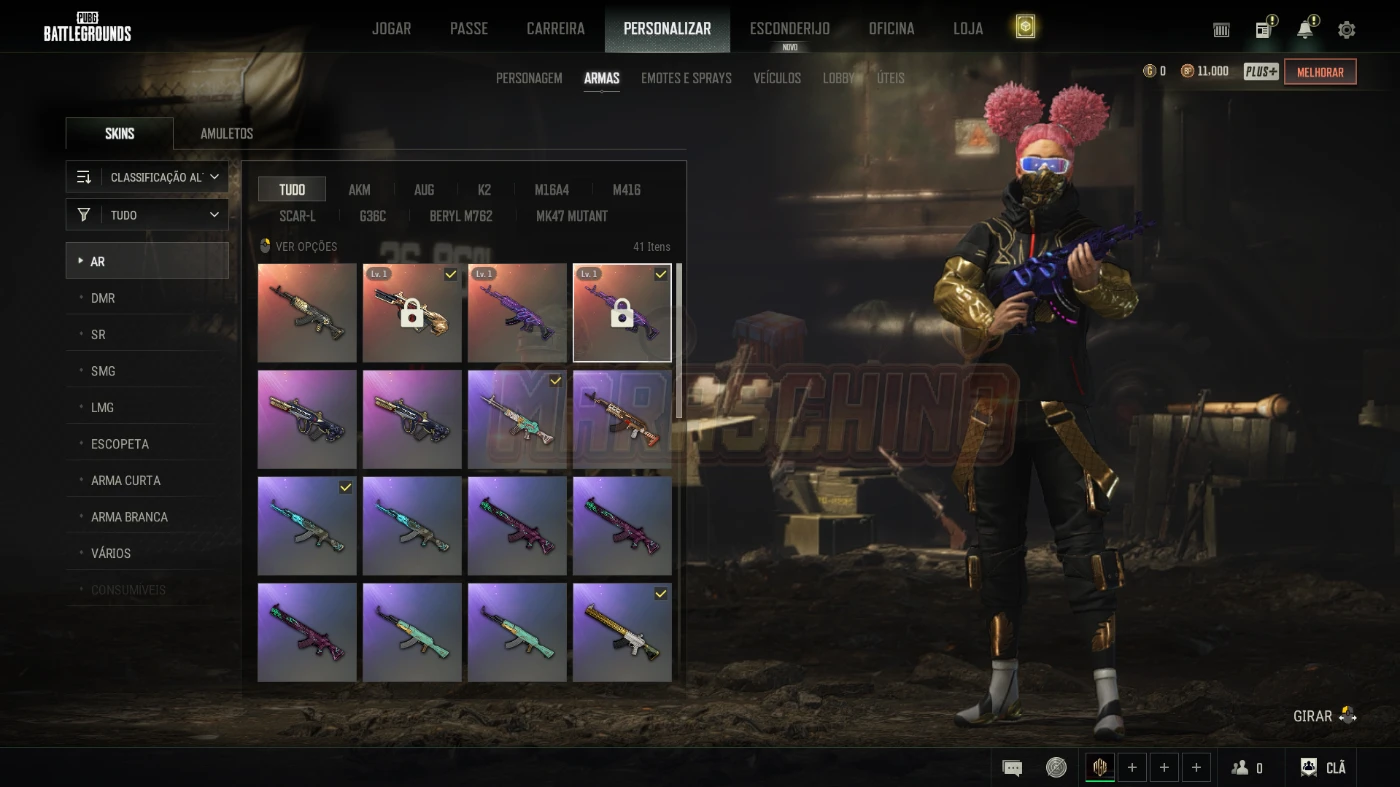Open the Veículos customization tab
1400x787 pixels.
coord(777,78)
